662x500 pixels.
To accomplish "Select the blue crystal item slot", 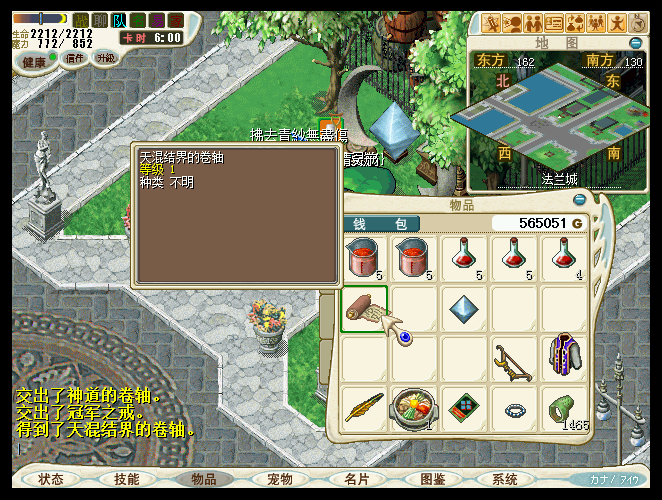I will point(464,308).
